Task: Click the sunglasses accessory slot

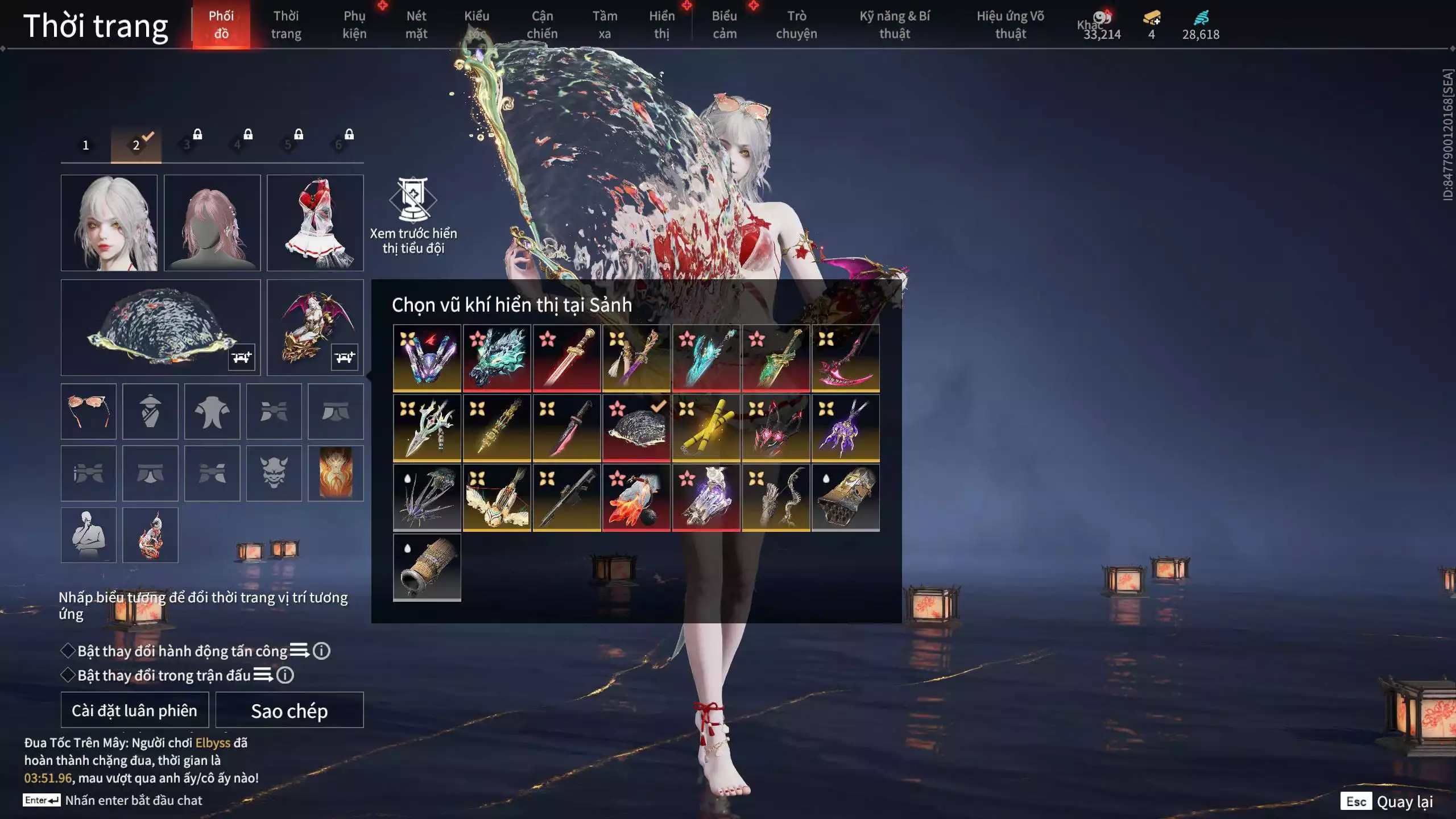Action: [x=88, y=411]
